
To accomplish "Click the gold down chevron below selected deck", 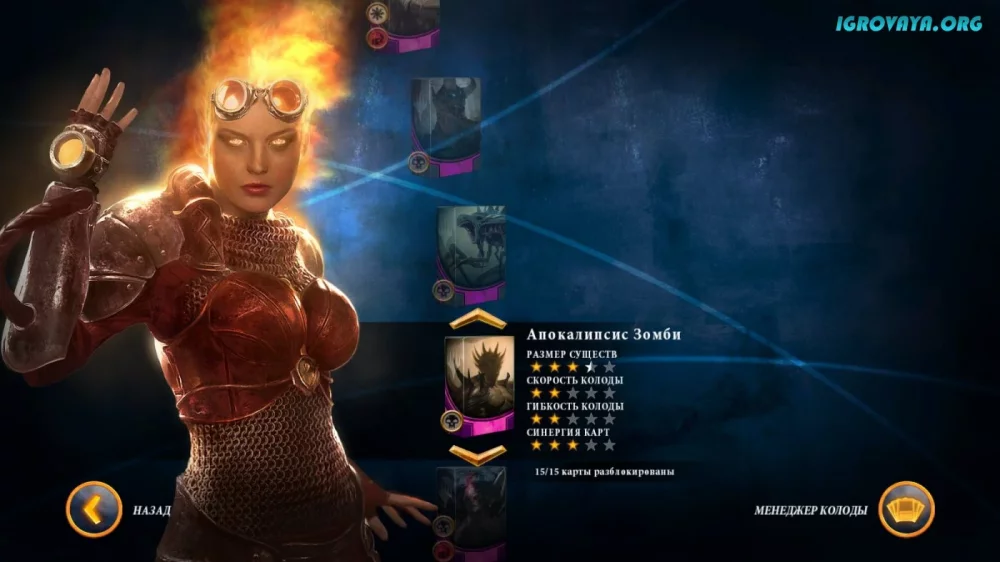I will click(x=476, y=455).
